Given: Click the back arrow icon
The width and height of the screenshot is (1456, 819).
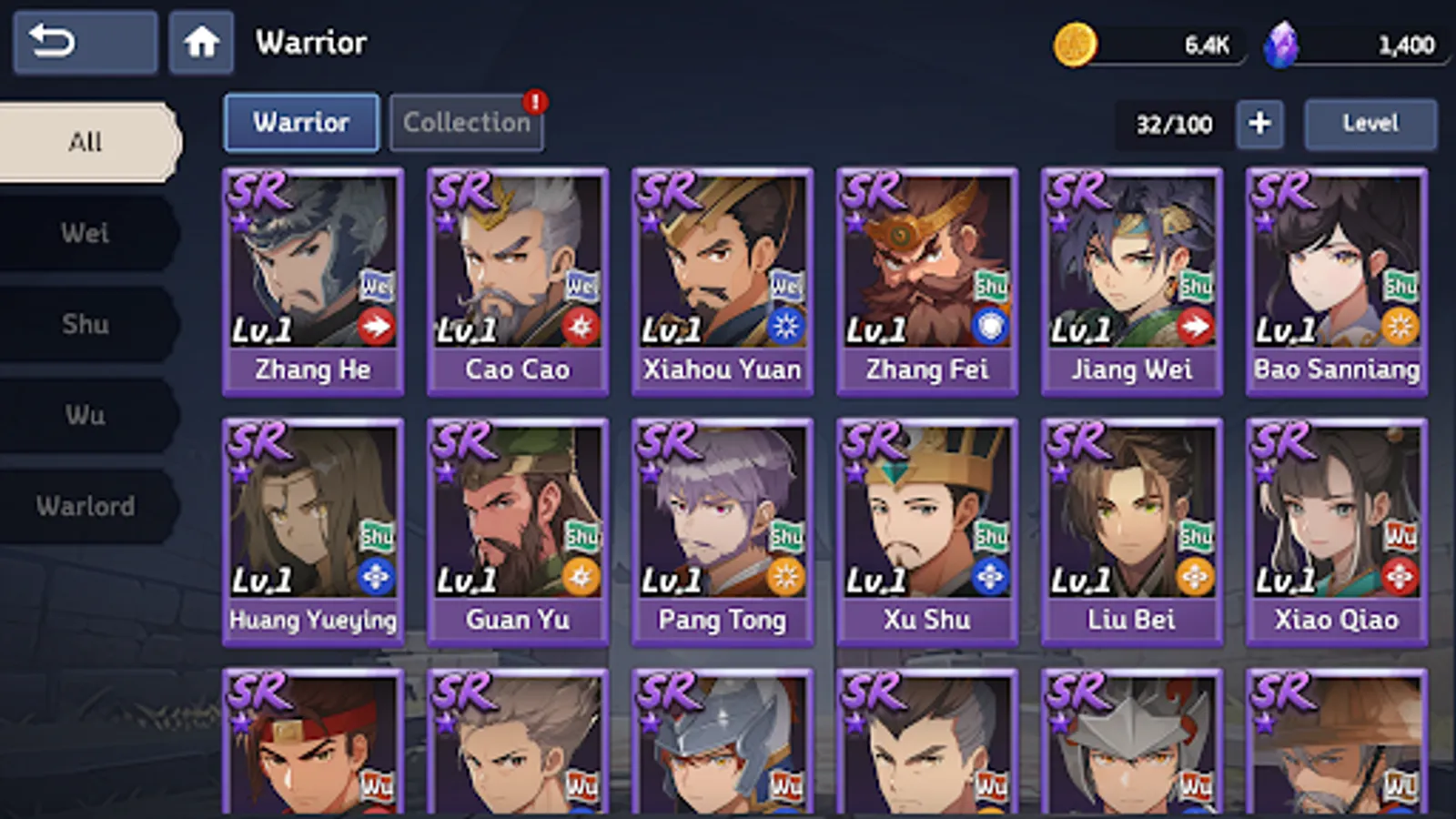Looking at the screenshot, I should (x=84, y=41).
